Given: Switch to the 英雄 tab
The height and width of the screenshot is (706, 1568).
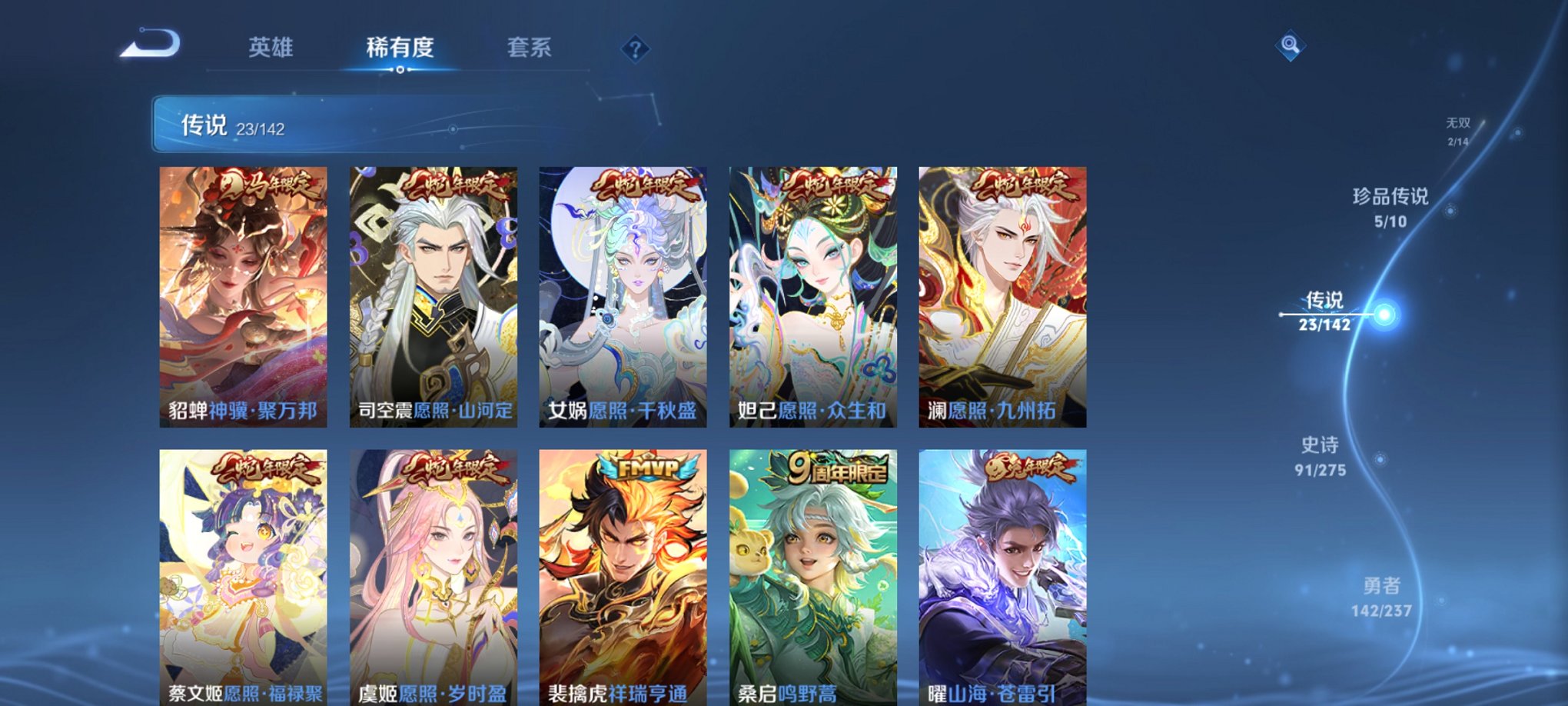Looking at the screenshot, I should [271, 47].
